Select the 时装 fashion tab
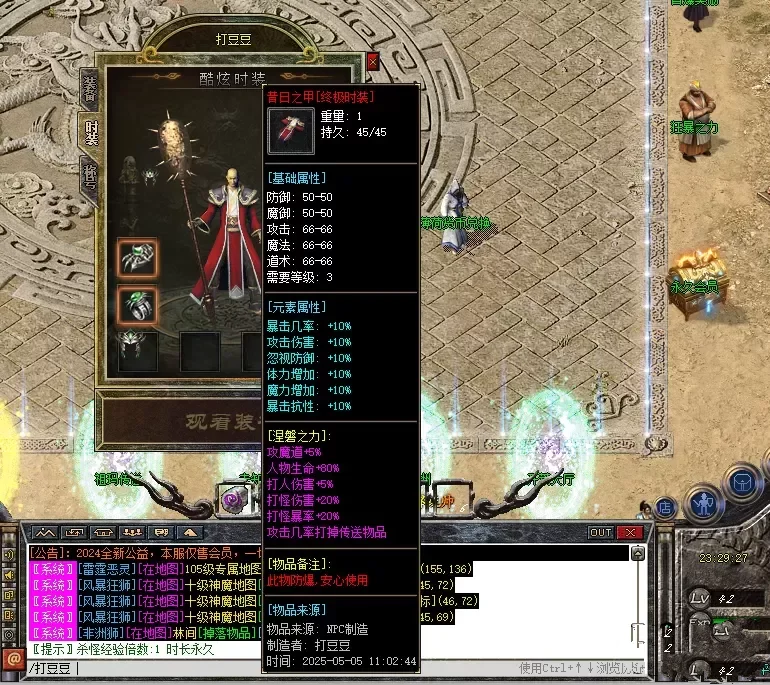 88,132
